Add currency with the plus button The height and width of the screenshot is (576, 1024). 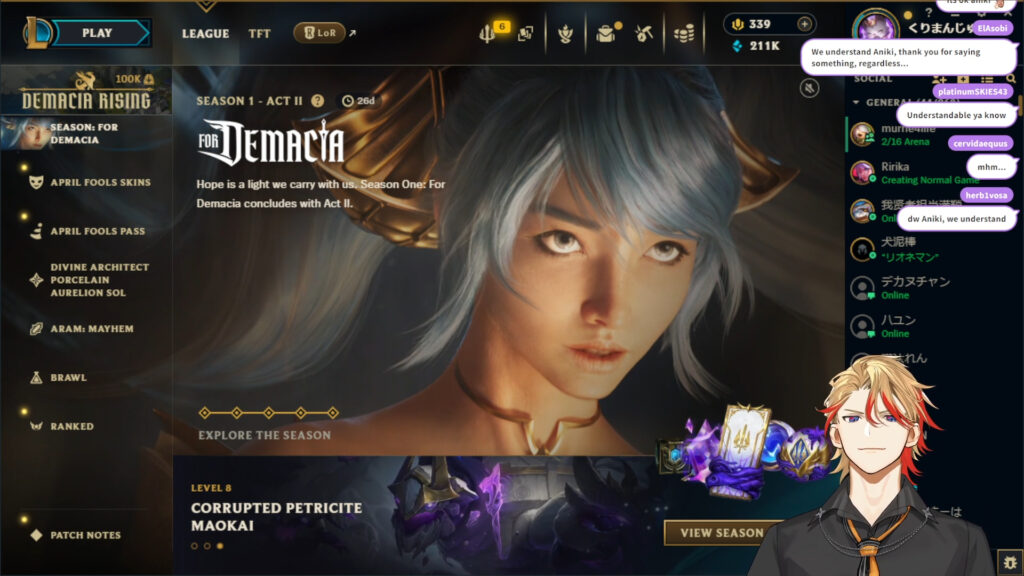pos(804,24)
